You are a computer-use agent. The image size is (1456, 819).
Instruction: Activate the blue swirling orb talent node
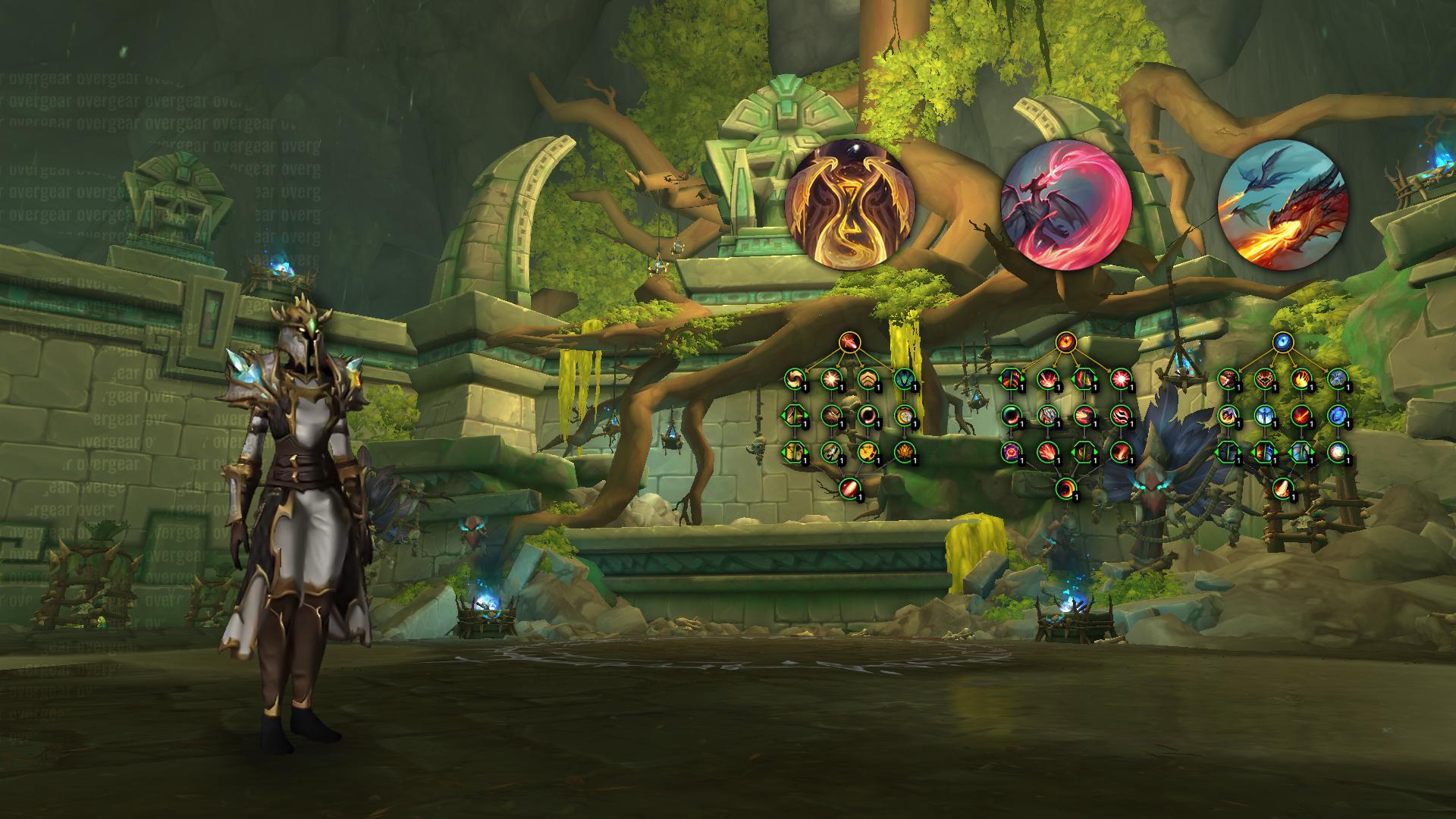pos(1338,415)
